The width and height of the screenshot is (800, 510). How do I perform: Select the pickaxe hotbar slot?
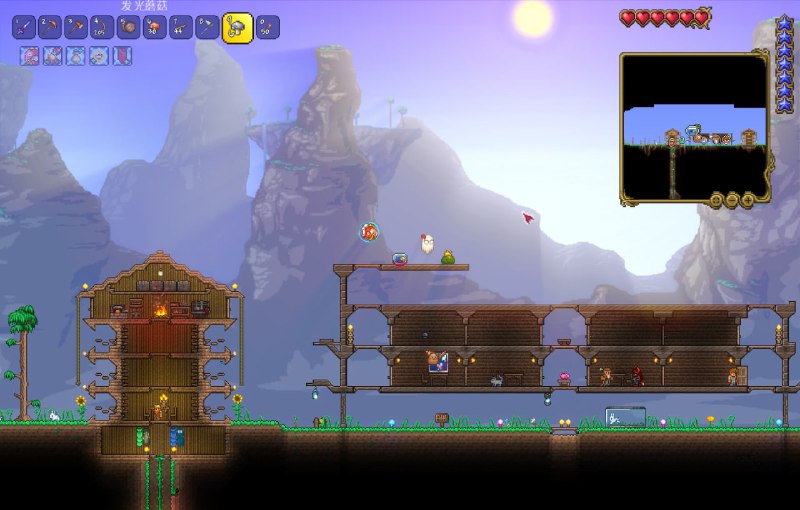50,27
